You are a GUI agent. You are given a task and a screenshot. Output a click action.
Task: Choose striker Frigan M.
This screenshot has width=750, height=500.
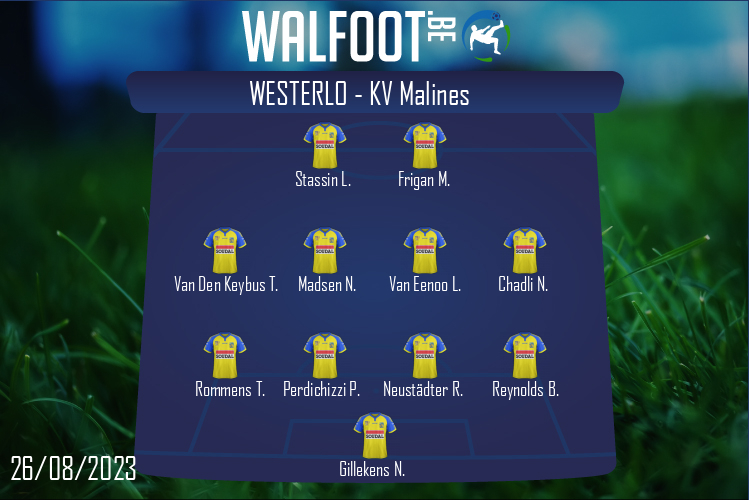tap(424, 146)
